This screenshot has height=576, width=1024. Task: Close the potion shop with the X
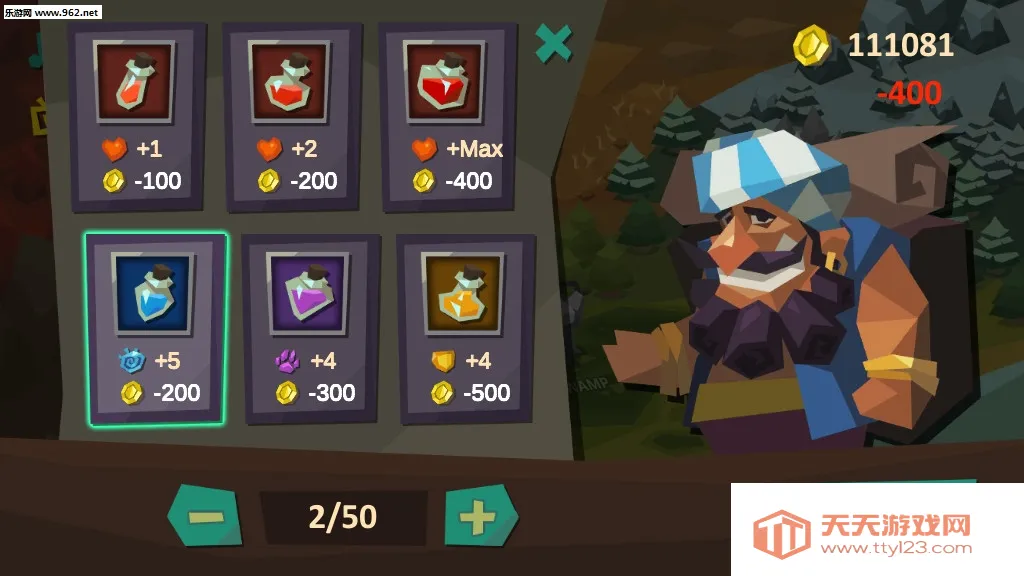tap(553, 43)
